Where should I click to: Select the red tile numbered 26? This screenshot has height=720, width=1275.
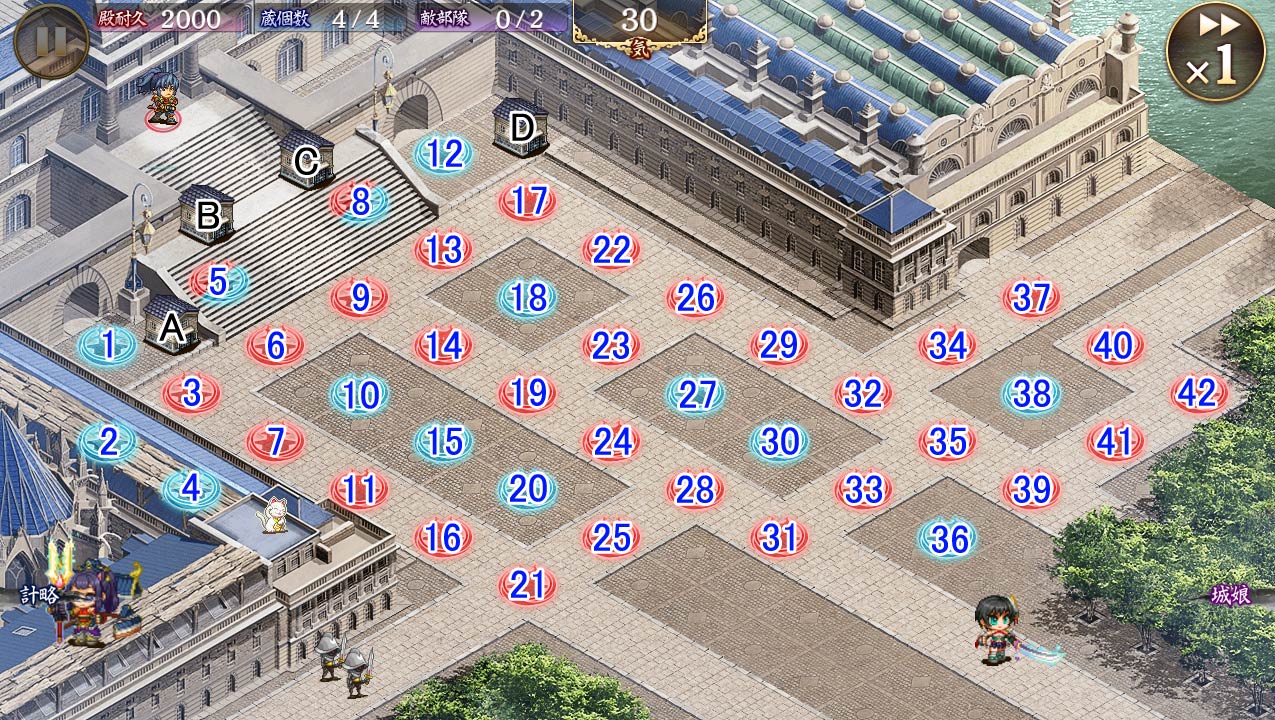point(695,298)
